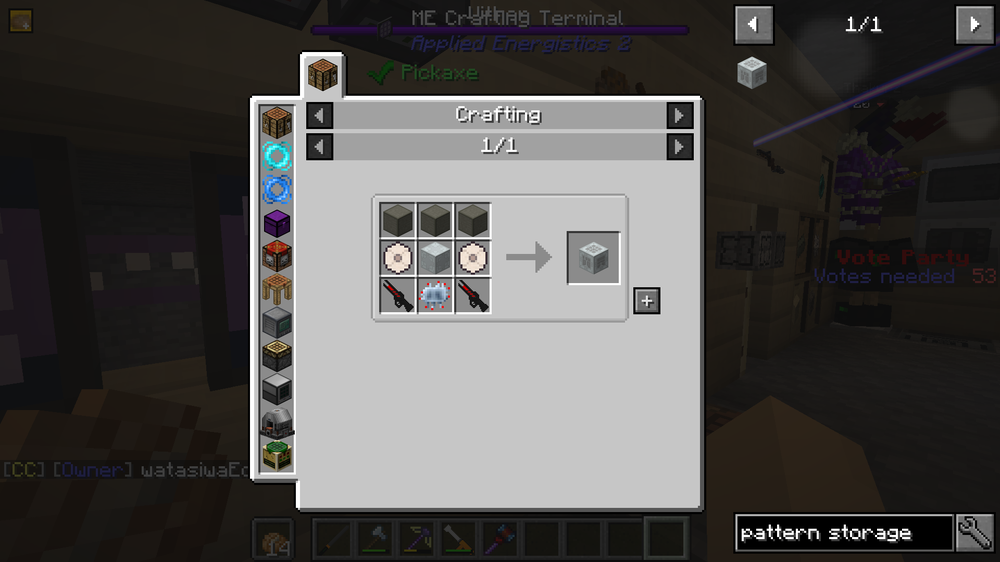Select the output block in the result slot
1000x562 pixels.
coord(593,258)
